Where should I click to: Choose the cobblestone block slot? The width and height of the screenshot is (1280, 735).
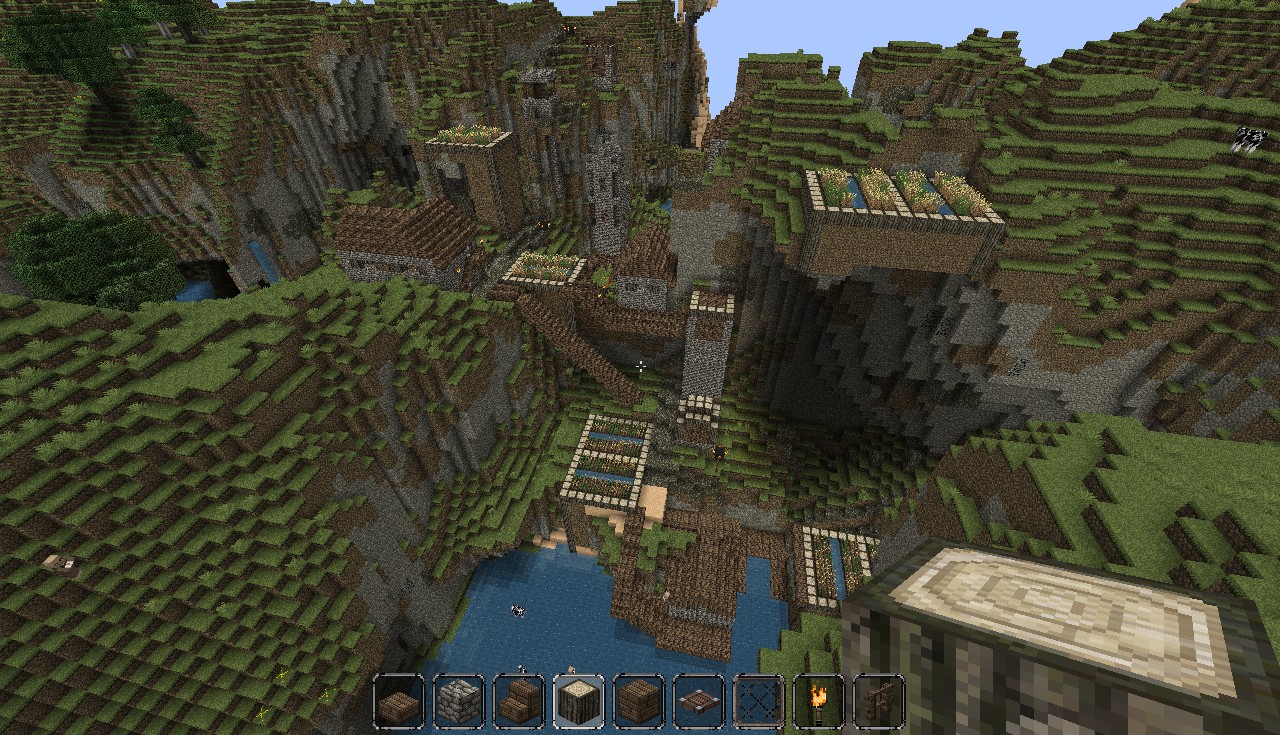[x=459, y=702]
